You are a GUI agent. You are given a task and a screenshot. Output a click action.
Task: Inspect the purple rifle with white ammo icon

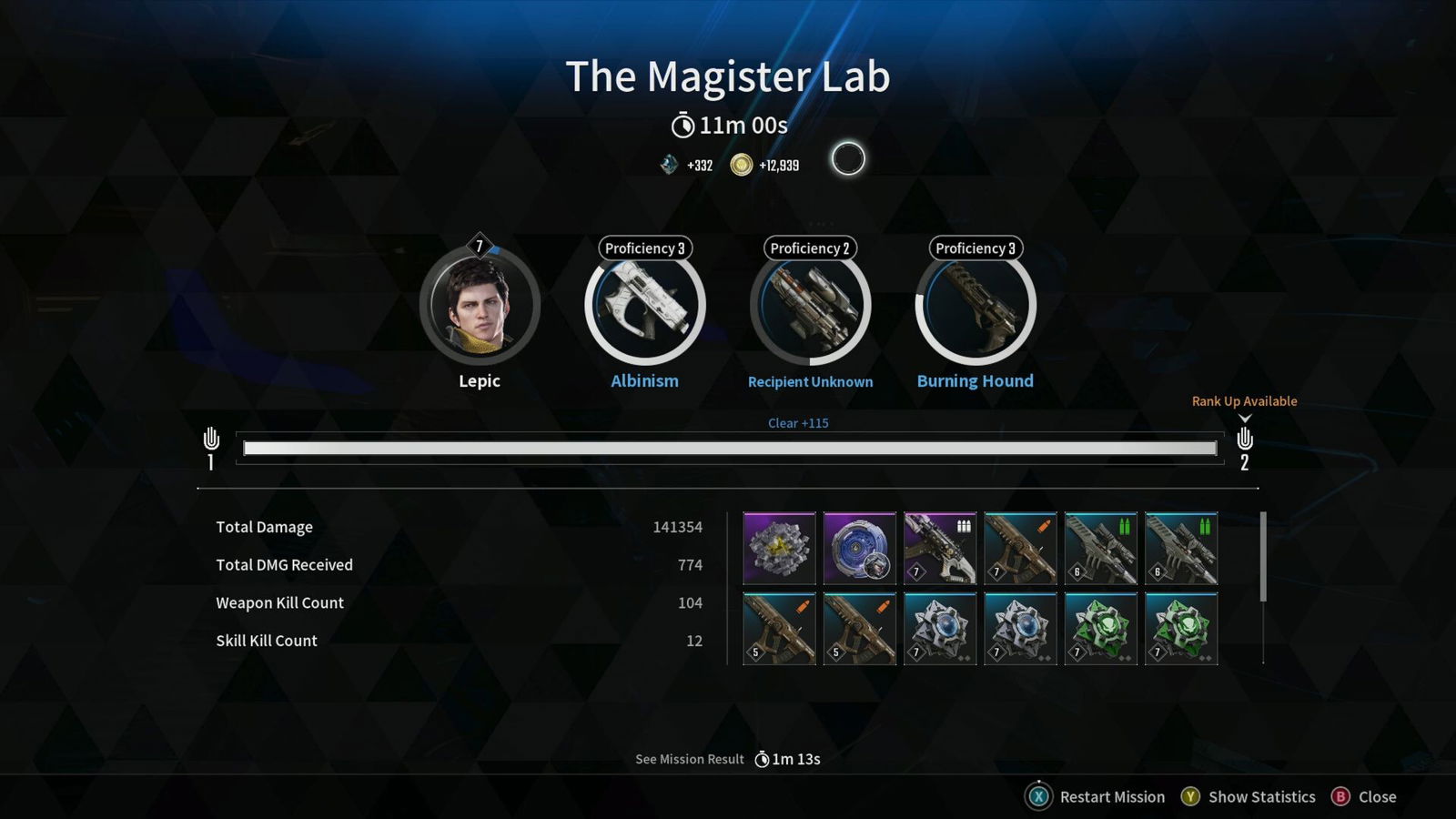click(x=940, y=548)
